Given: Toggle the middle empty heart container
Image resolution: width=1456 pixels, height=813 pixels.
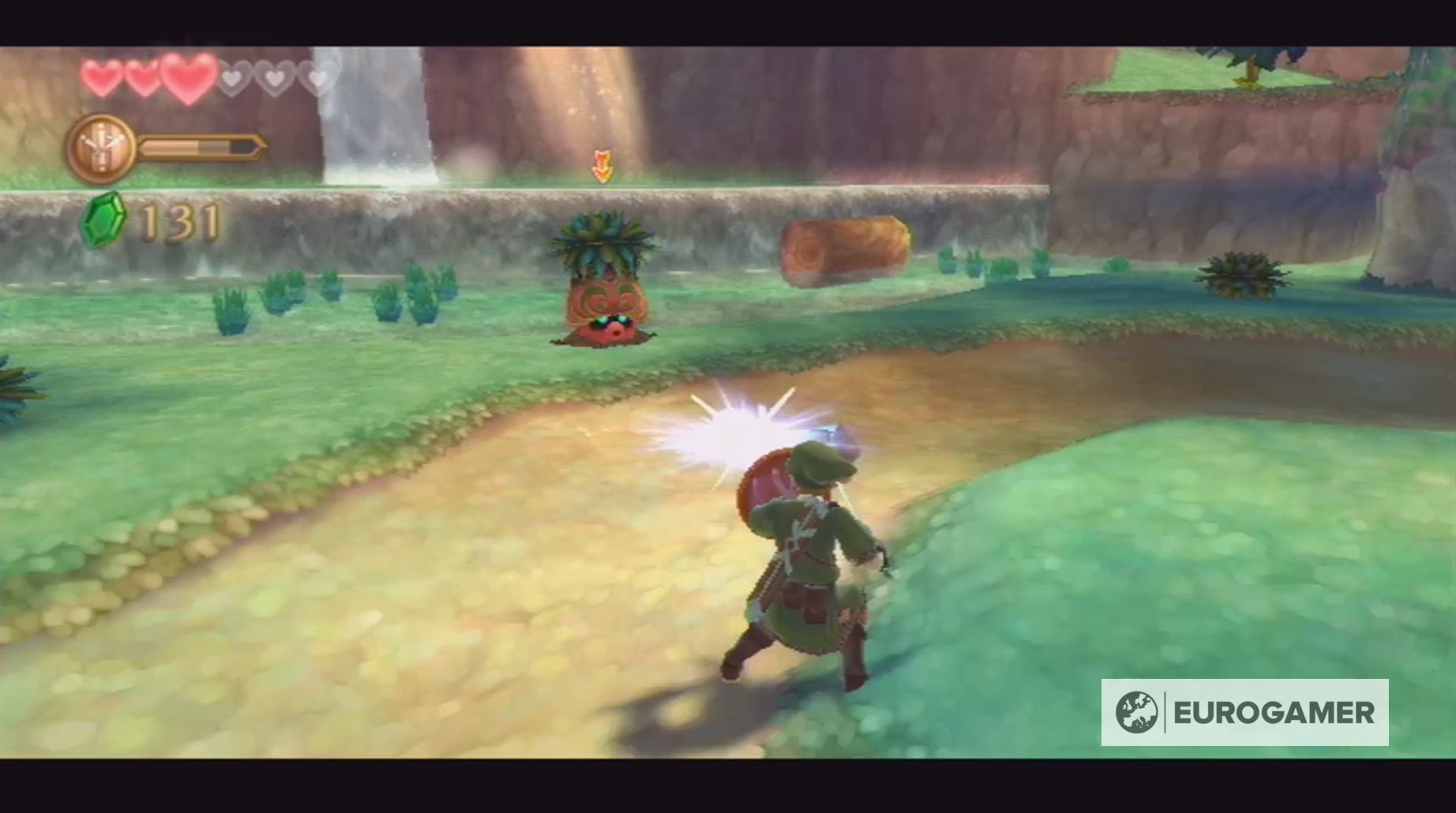Looking at the screenshot, I should 275,79.
